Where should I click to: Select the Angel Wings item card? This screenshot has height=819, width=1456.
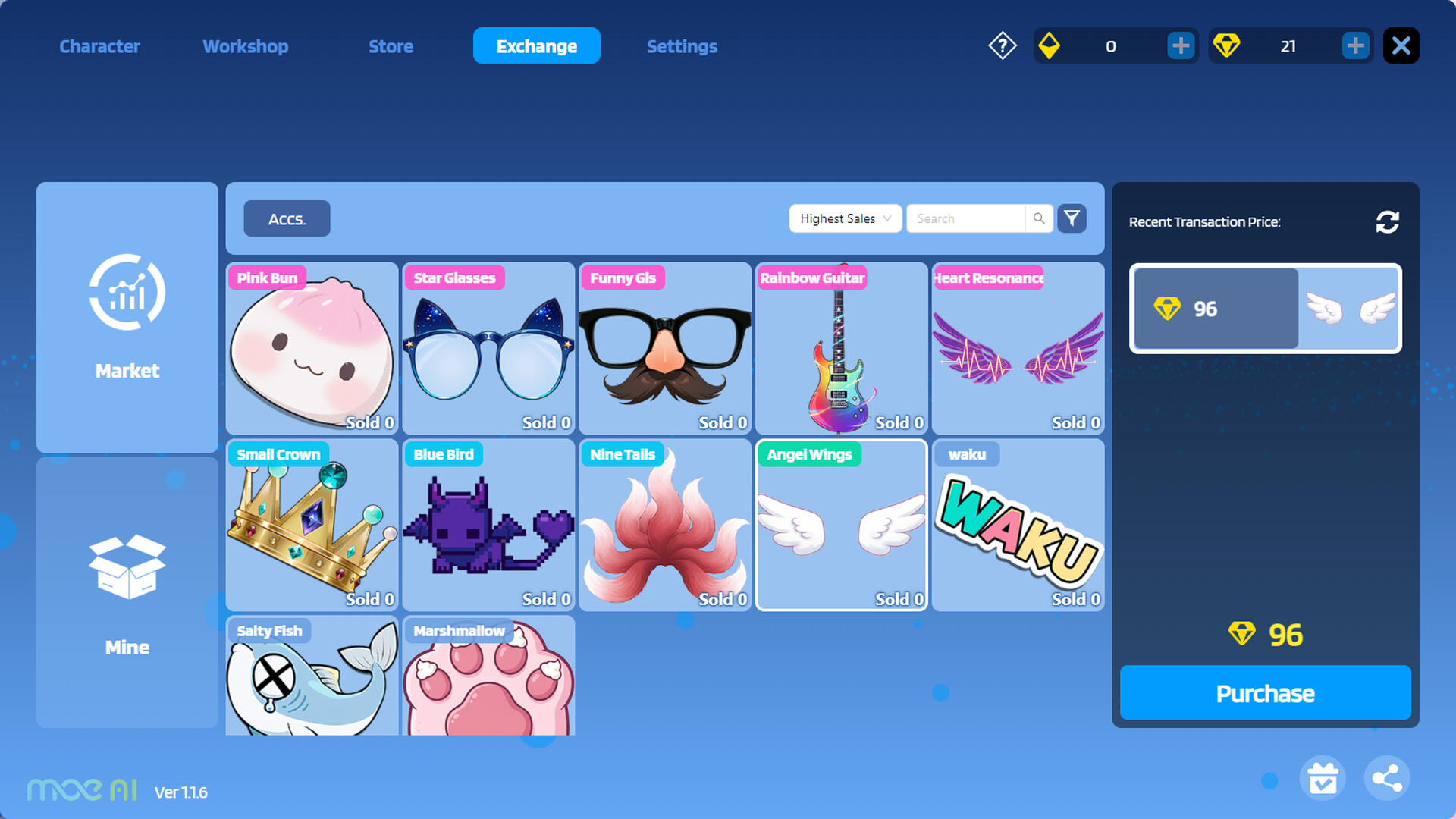point(841,525)
